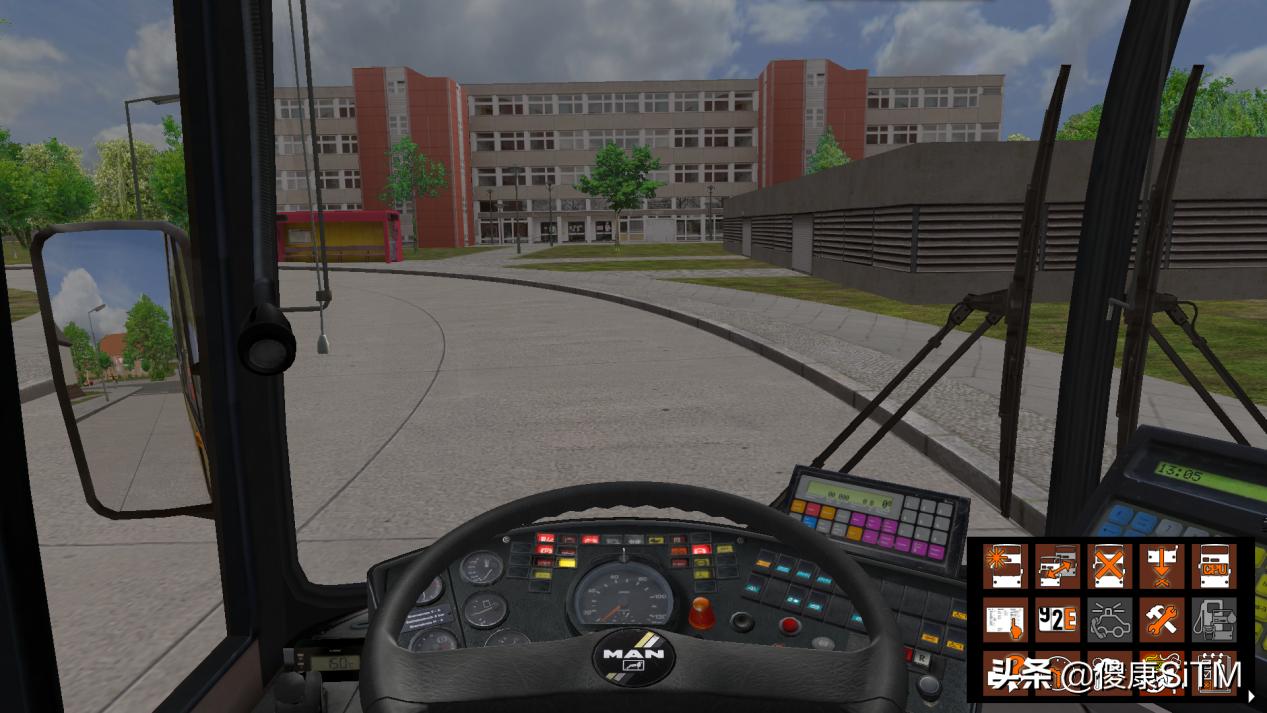1267x713 pixels.
Task: Activate the place bus arrow icon
Action: coord(1161,566)
